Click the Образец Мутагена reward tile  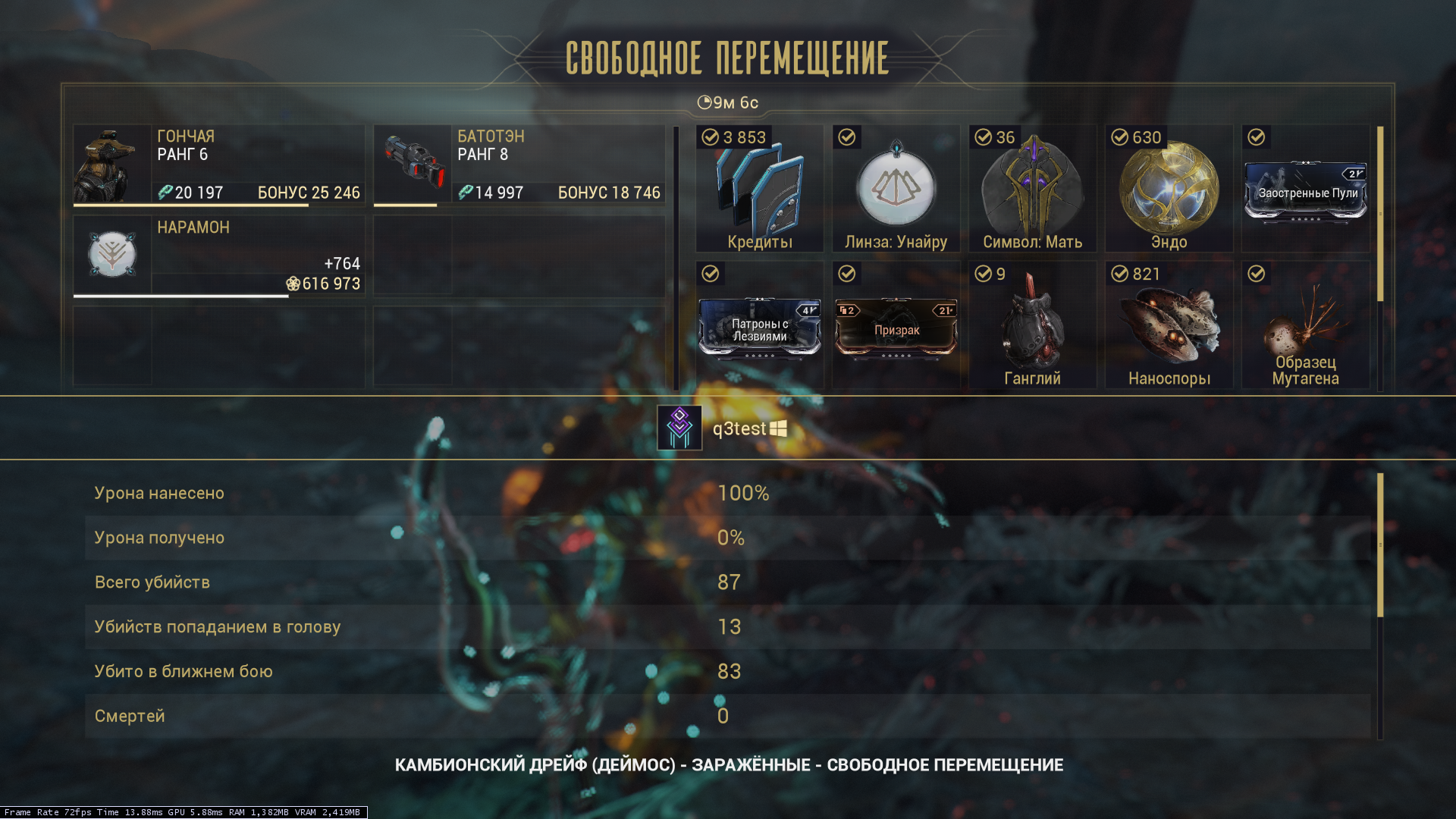(1305, 326)
